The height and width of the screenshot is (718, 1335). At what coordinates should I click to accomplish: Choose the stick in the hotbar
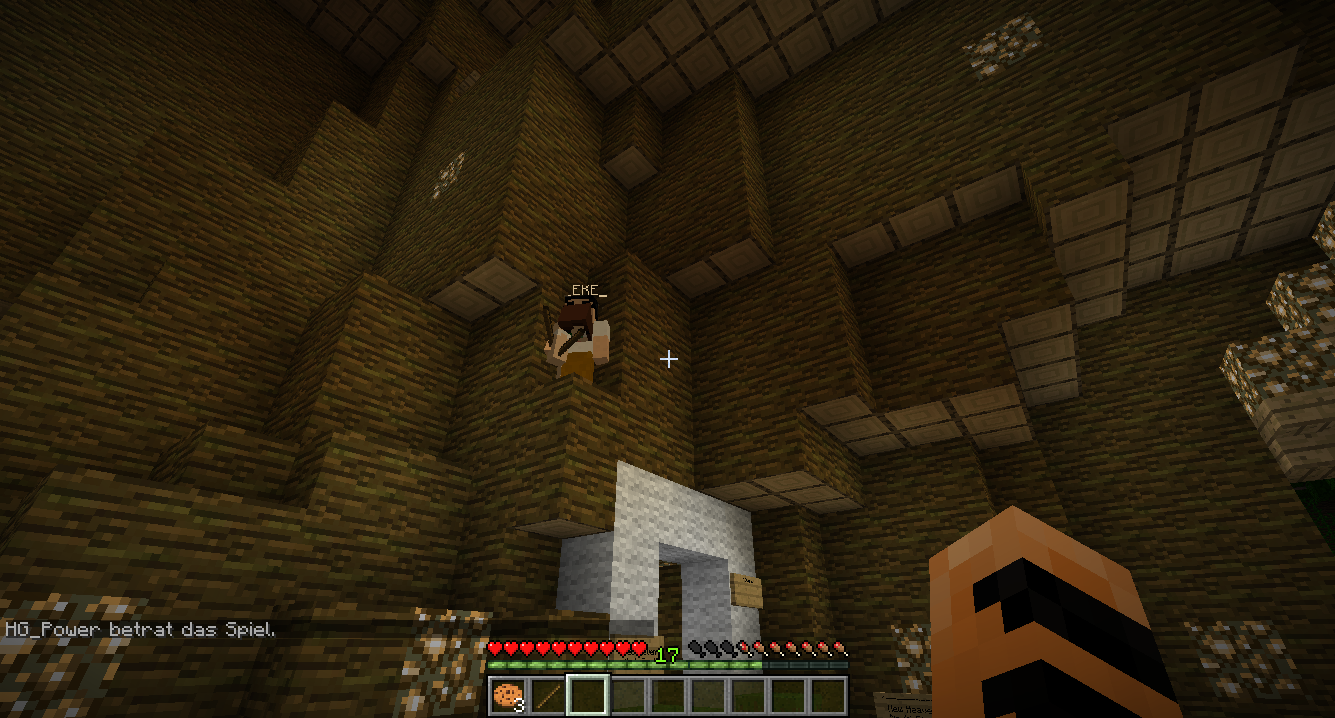548,695
